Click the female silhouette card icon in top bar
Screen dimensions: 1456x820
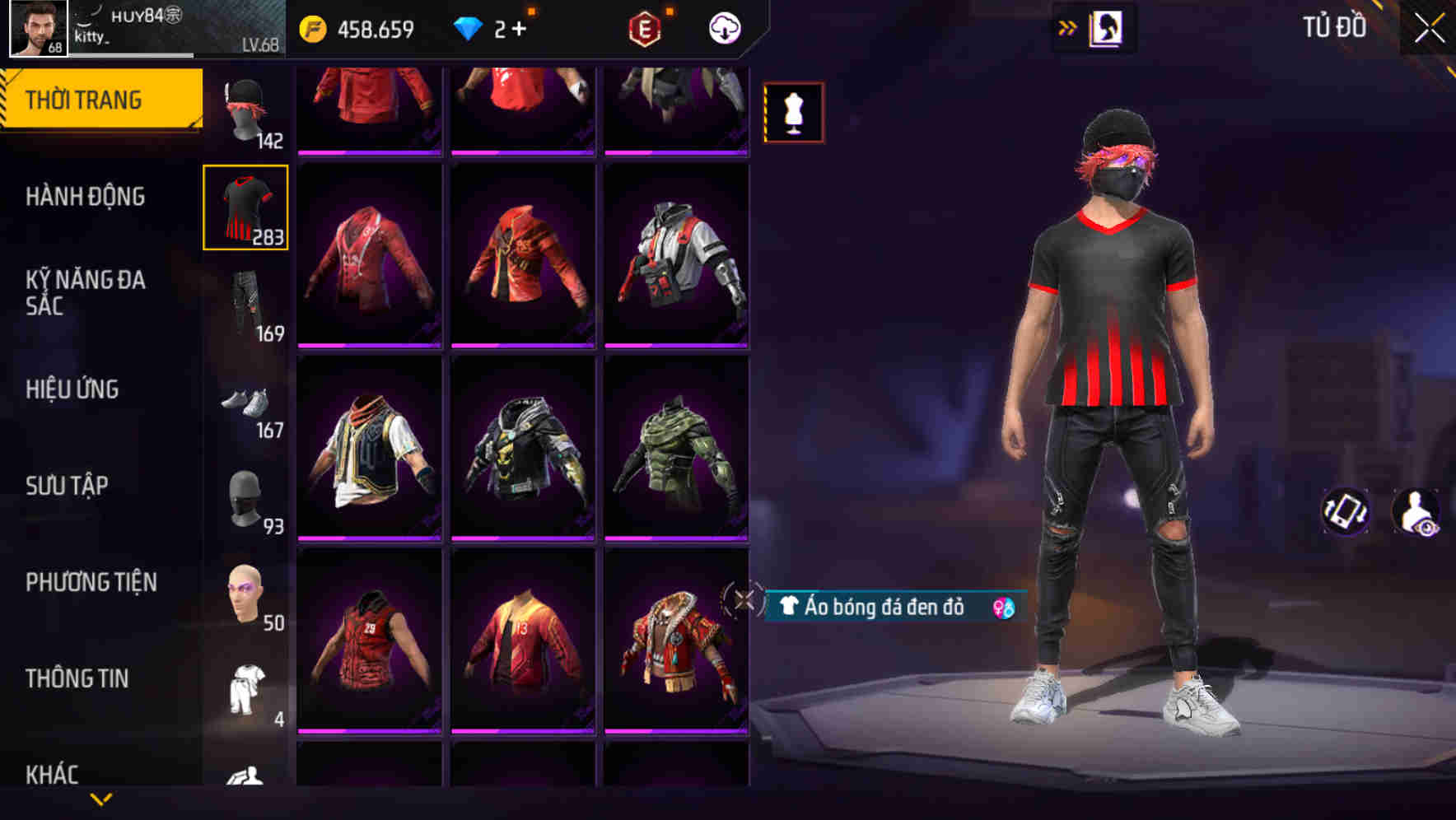(1108, 26)
